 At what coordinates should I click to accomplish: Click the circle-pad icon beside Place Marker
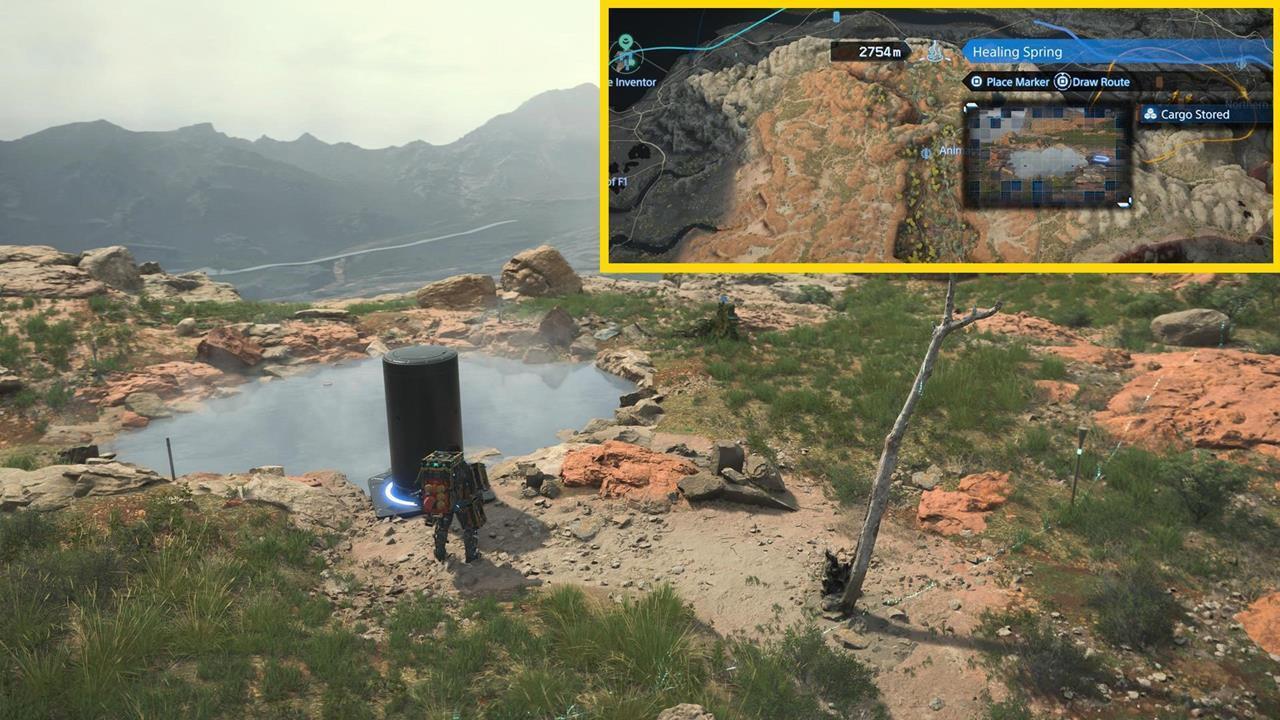(977, 81)
